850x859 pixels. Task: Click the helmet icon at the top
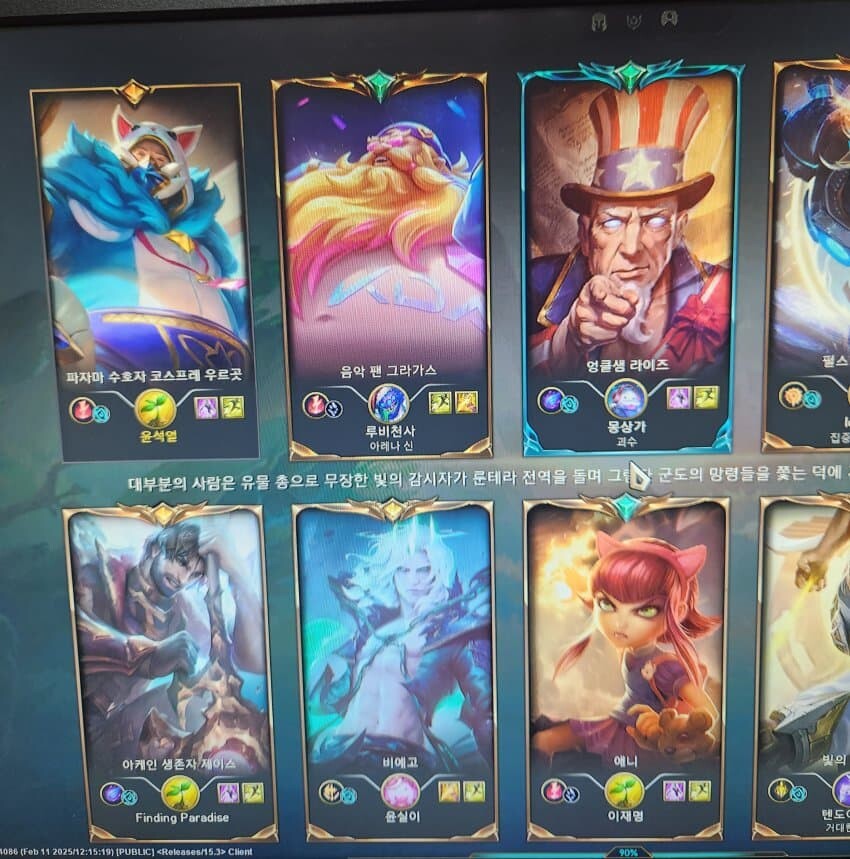tap(600, 20)
